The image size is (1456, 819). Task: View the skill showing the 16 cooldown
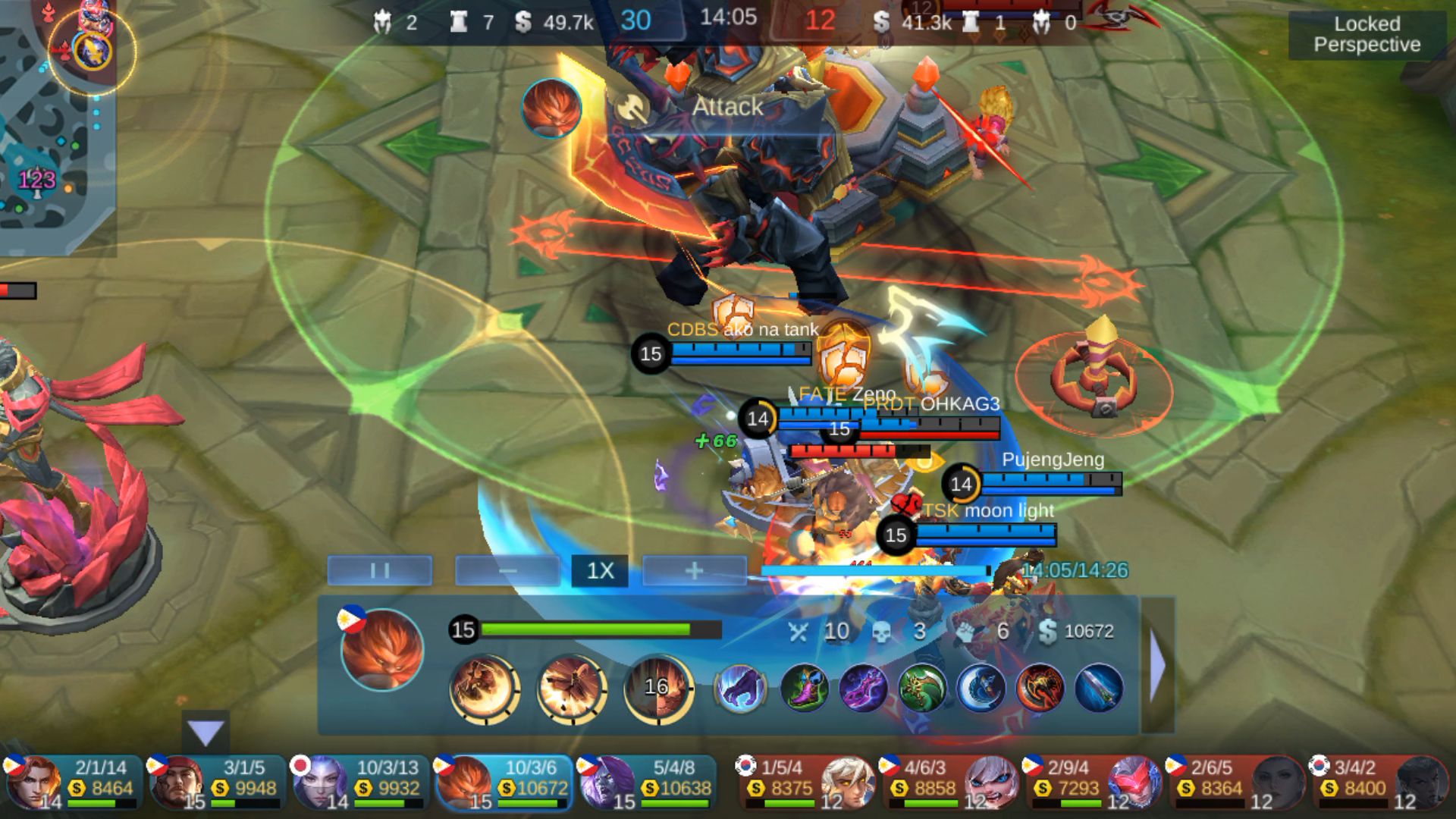coord(657,688)
